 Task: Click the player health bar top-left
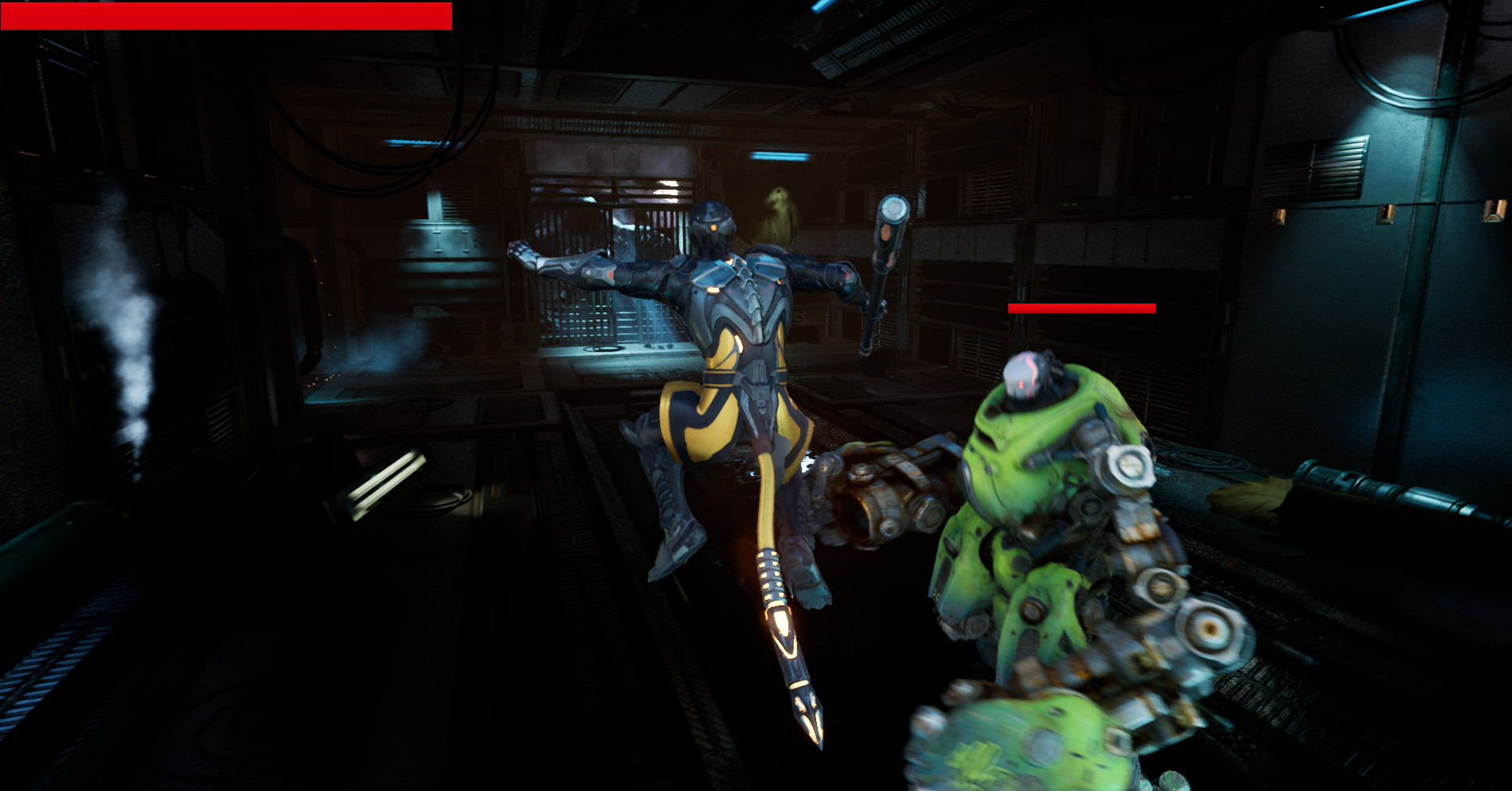pyautogui.click(x=227, y=14)
